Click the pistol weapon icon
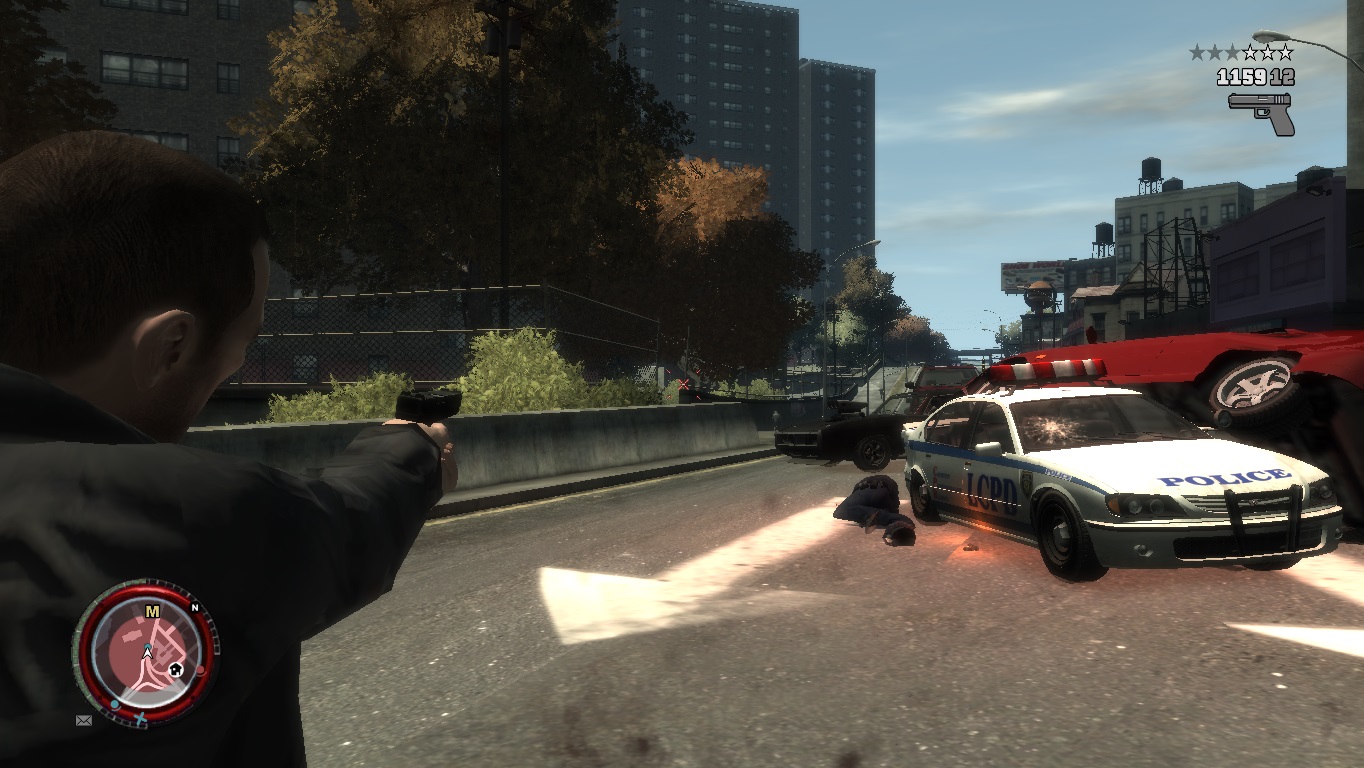Image resolution: width=1364 pixels, height=768 pixels. pos(1261,113)
